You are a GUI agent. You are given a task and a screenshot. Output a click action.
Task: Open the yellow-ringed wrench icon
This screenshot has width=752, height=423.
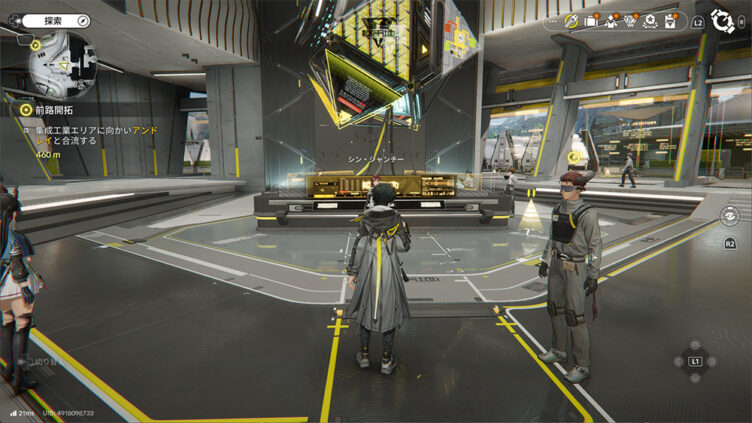click(x=573, y=20)
